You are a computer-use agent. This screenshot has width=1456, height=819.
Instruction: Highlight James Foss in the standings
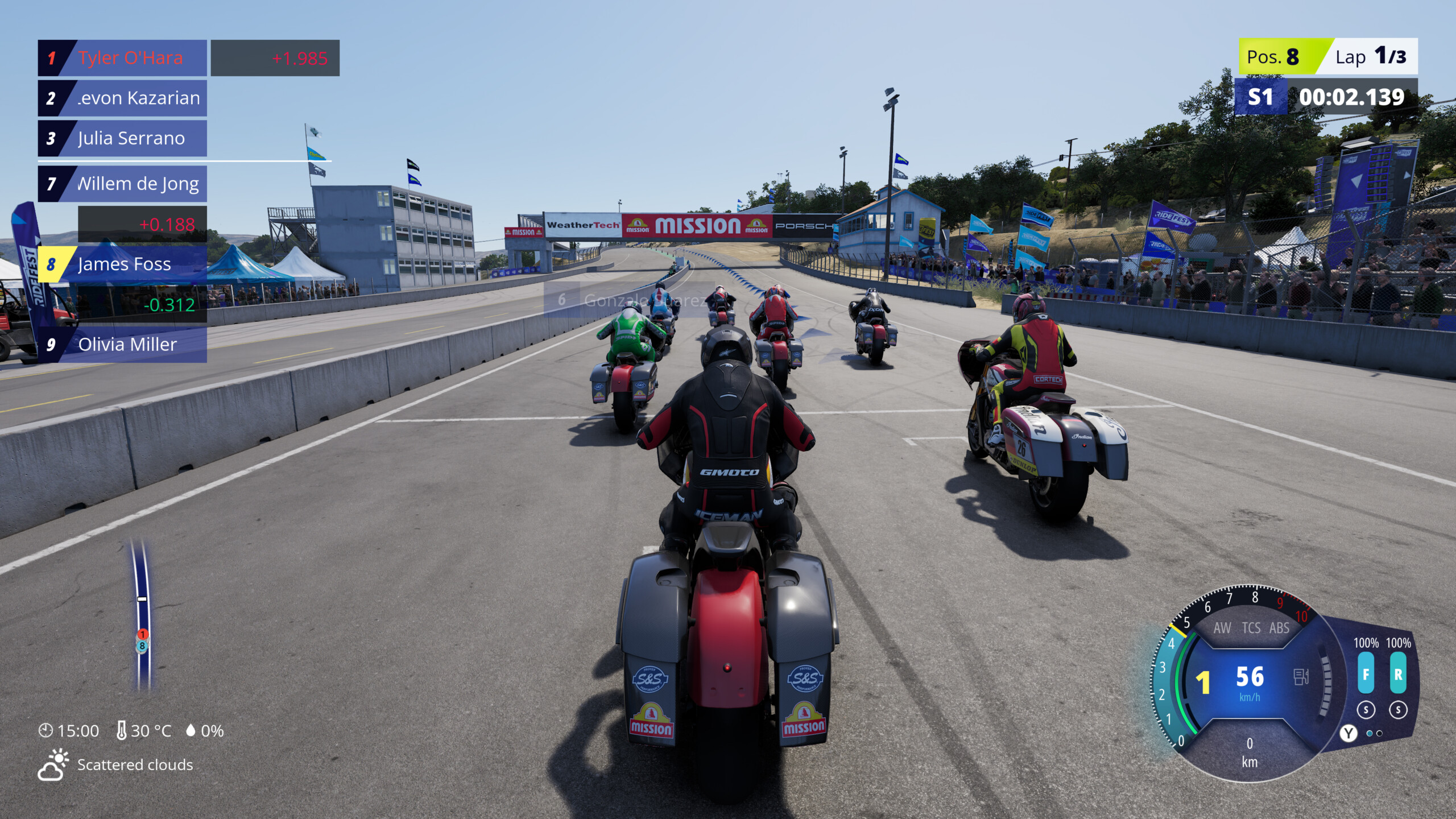coord(122,264)
